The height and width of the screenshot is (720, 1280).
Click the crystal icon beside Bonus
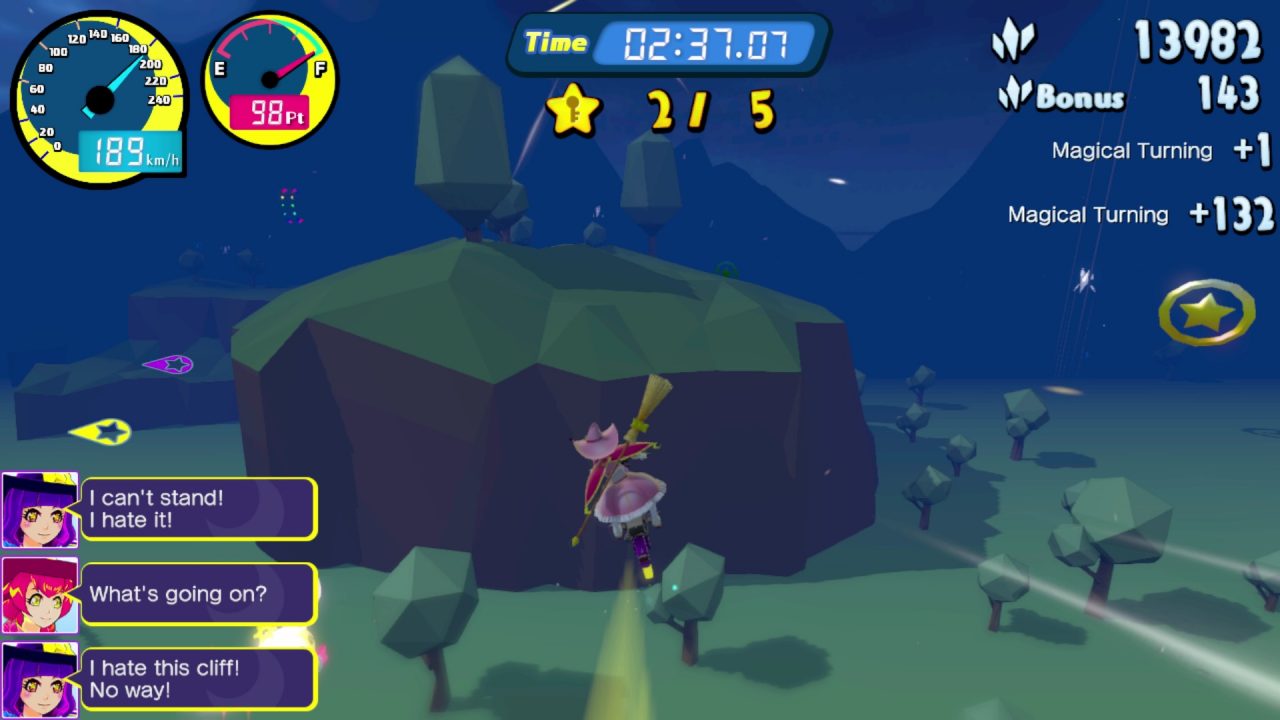(x=1015, y=95)
